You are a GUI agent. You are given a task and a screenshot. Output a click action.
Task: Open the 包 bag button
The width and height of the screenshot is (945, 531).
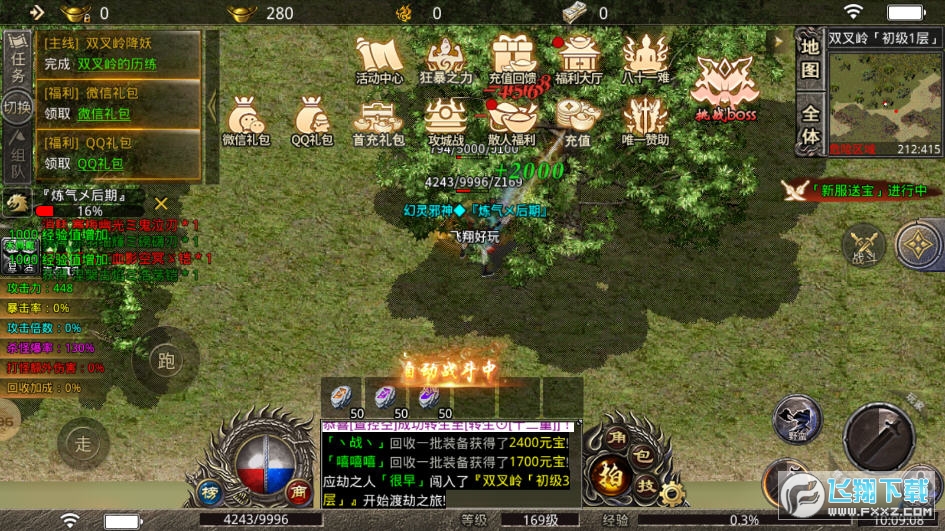point(642,454)
